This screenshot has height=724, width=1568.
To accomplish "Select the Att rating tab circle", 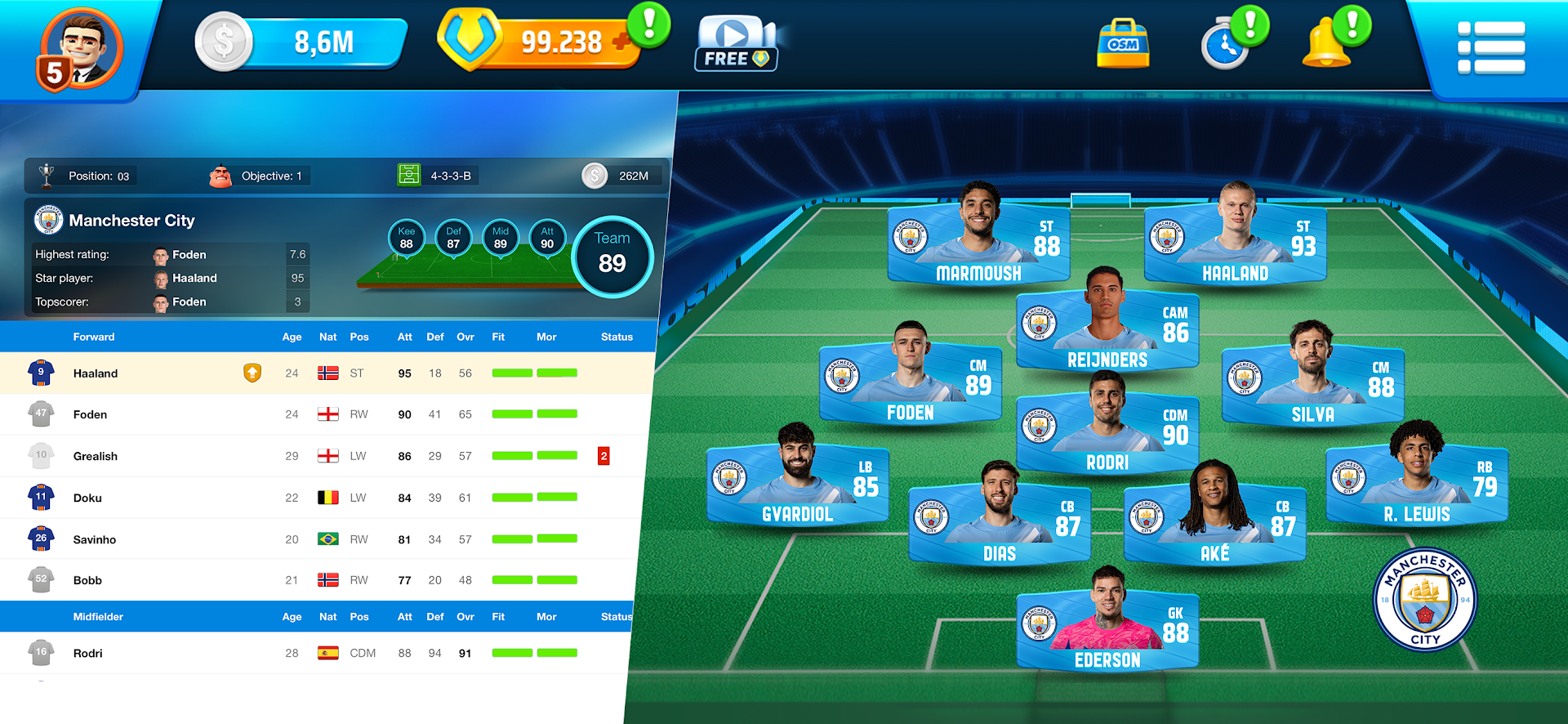I will [547, 238].
